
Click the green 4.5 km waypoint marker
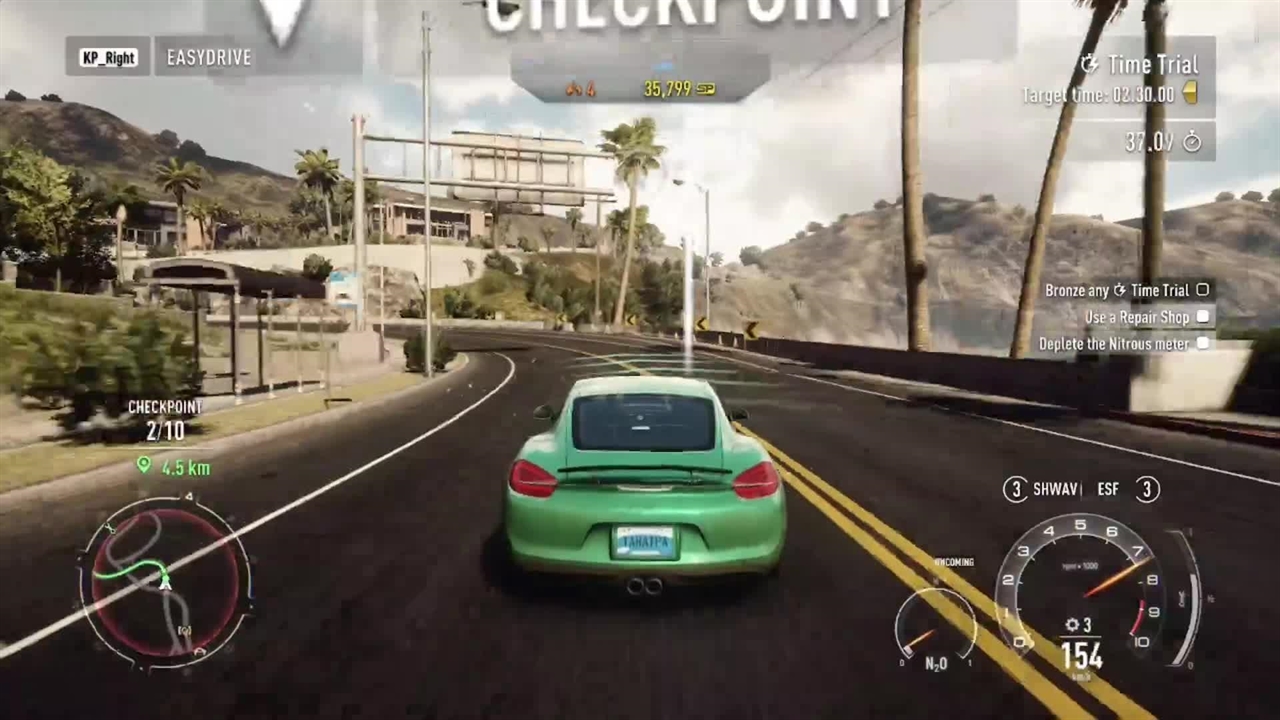click(144, 465)
